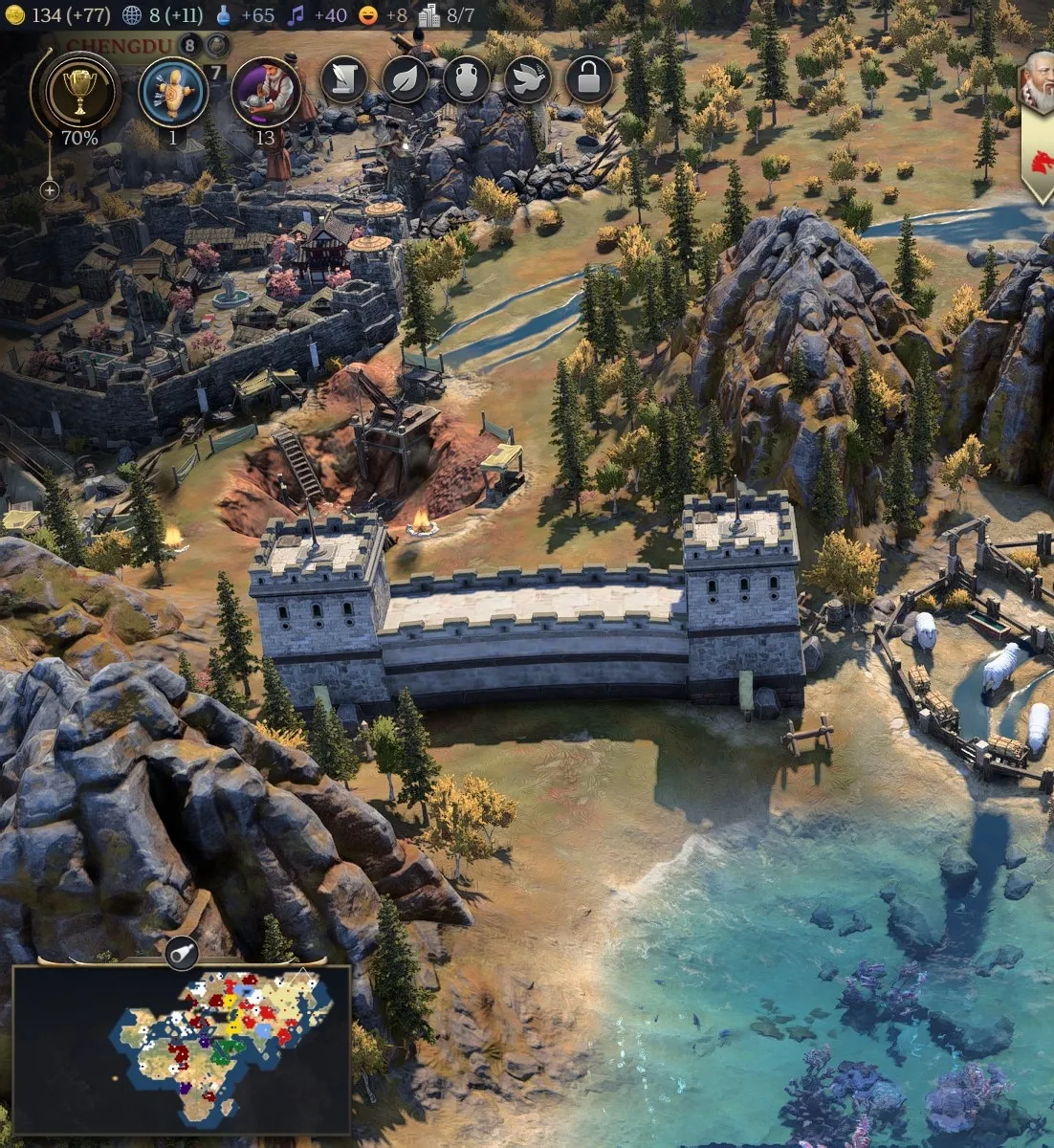
Task: Open the victory progress trophy icon
Action: tap(79, 92)
